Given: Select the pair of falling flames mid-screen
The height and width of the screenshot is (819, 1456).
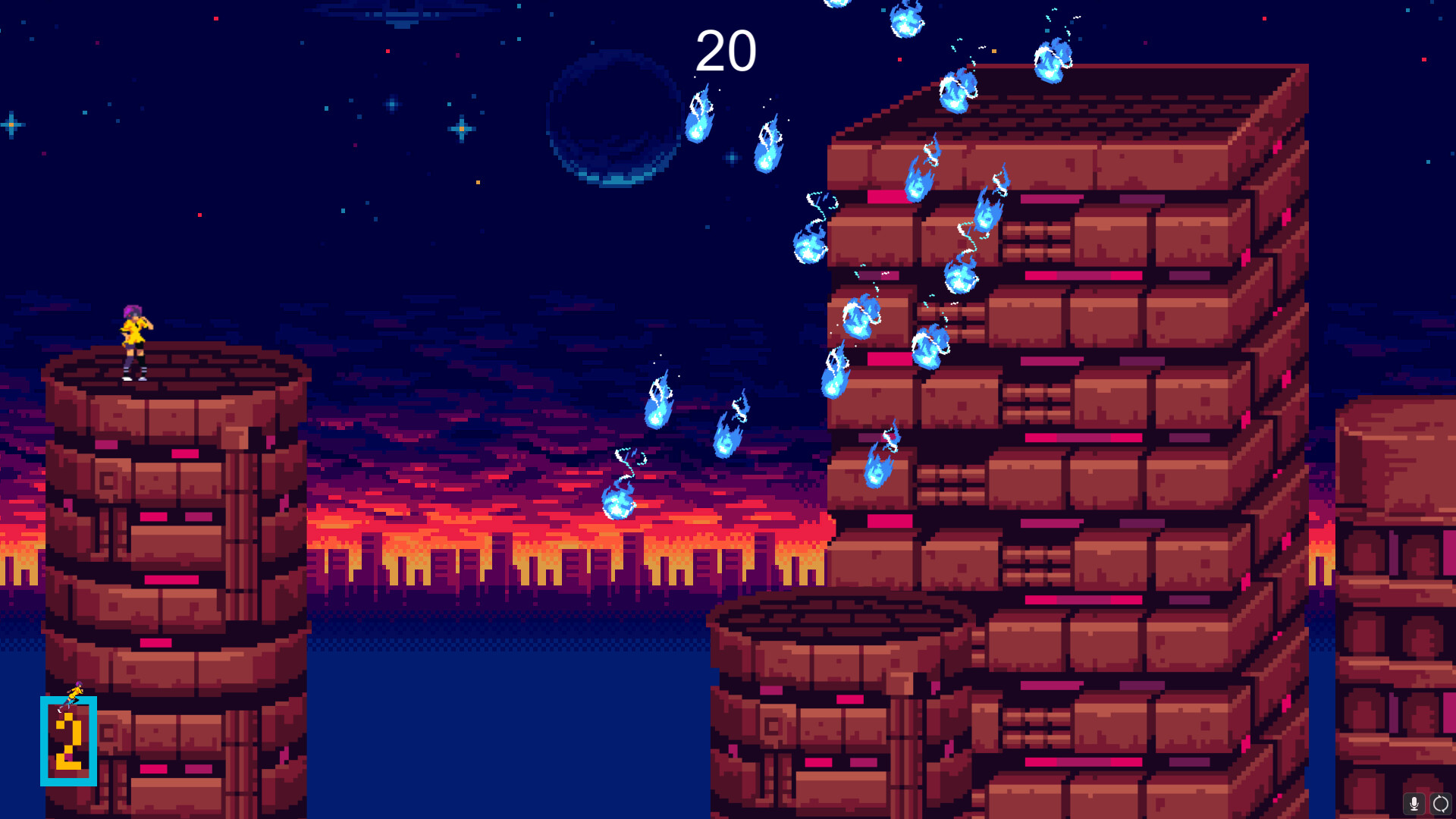Looking at the screenshot, I should (x=694, y=413).
